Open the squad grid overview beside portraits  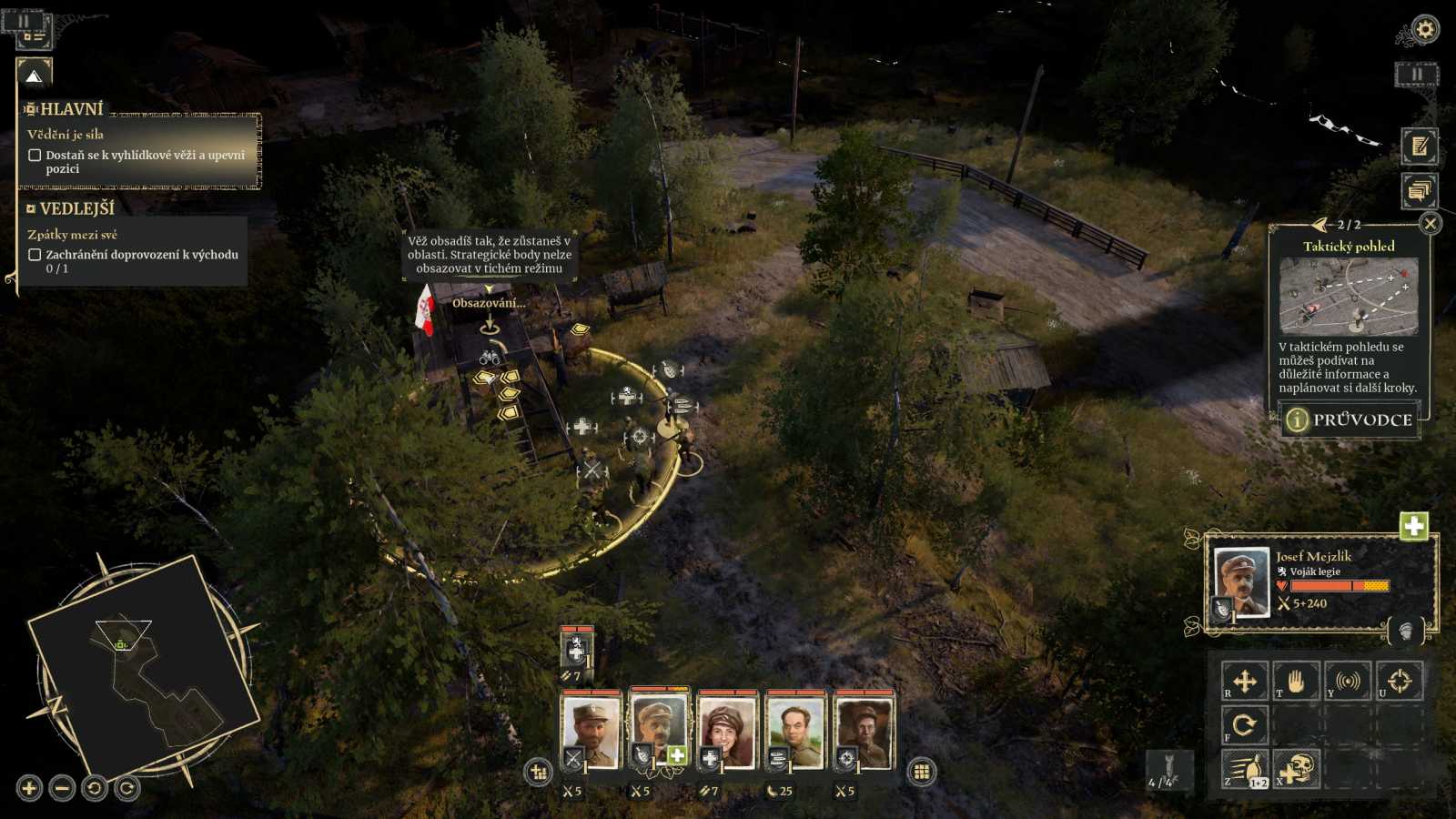coord(922,770)
